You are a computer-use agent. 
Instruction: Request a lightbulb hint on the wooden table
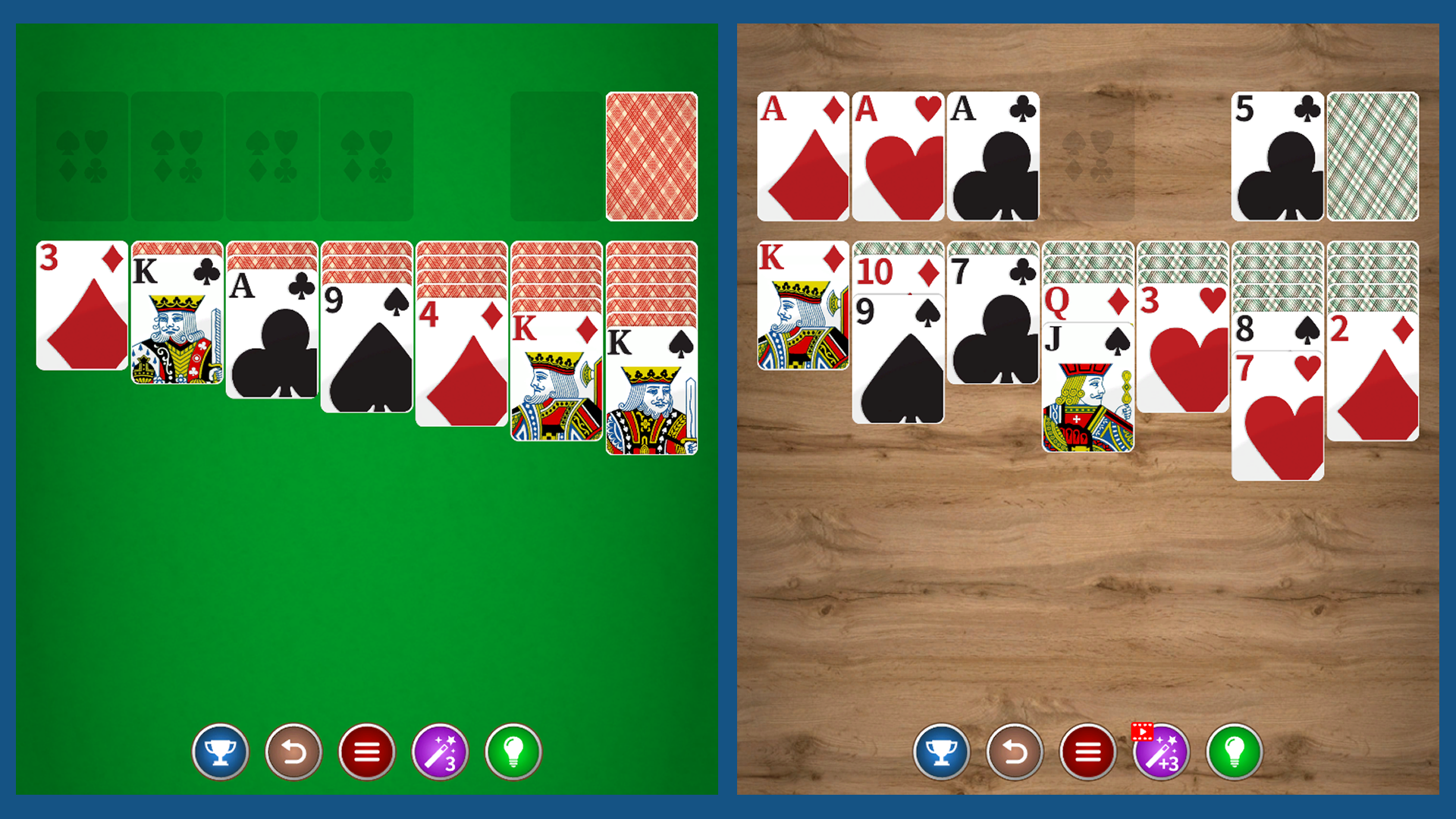(1235, 752)
